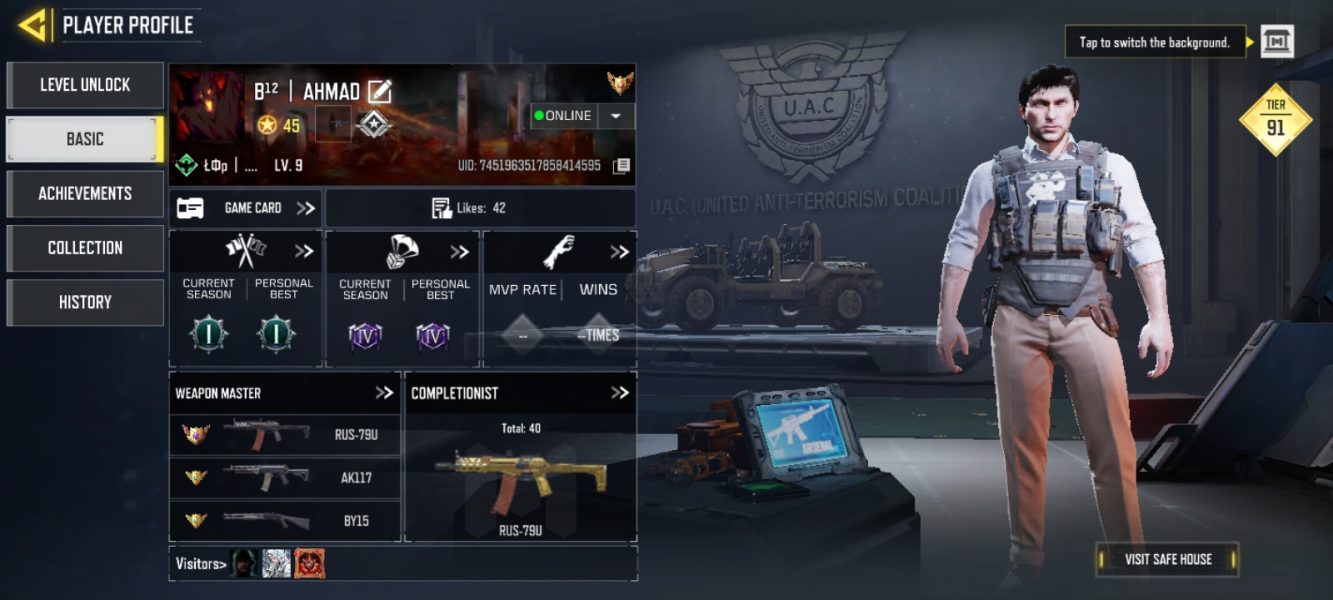1333x600 pixels.
Task: Expand the MVP rate and wins panel
Action: (x=620, y=252)
